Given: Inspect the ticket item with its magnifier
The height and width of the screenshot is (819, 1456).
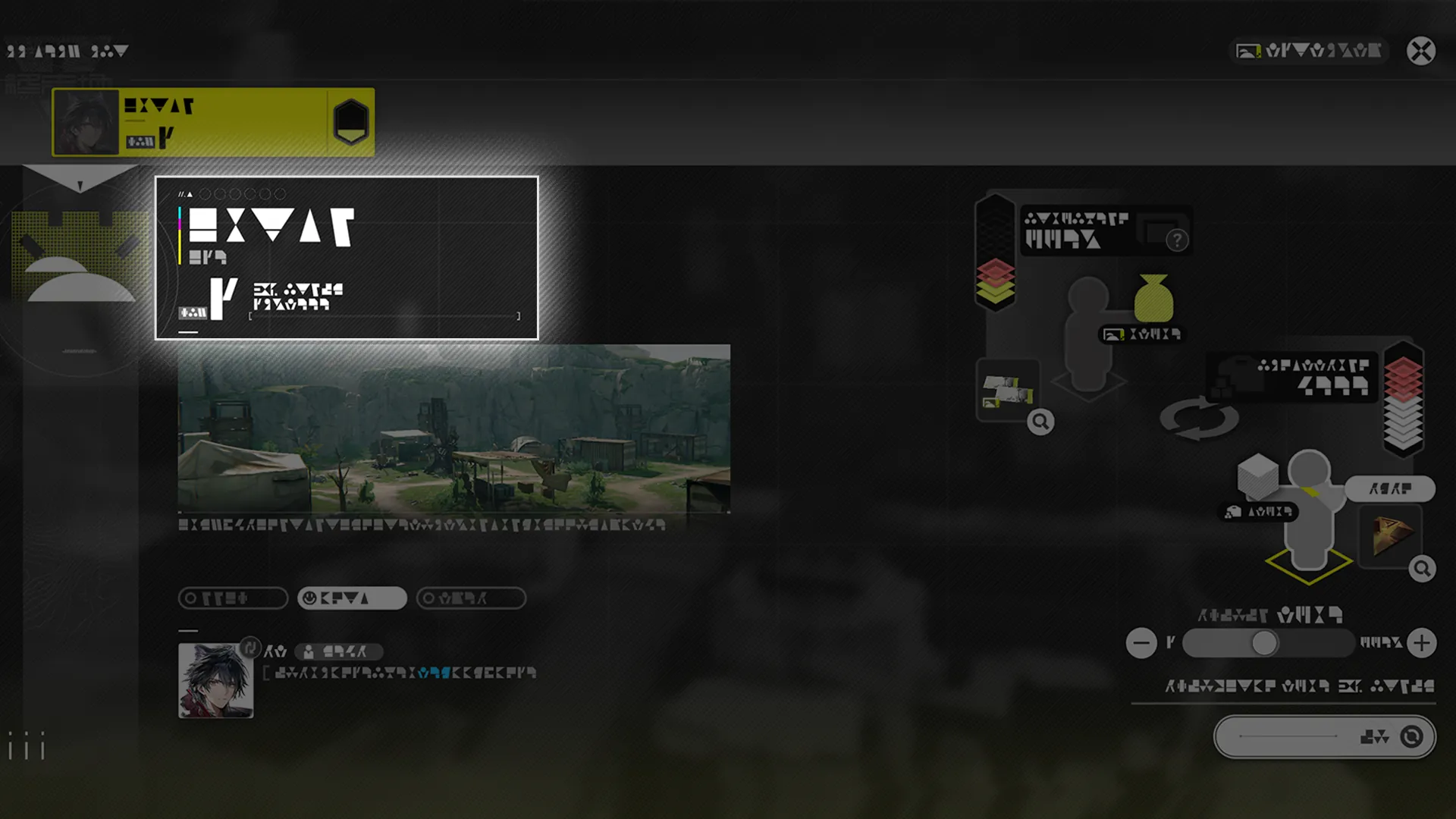Looking at the screenshot, I should point(1040,422).
